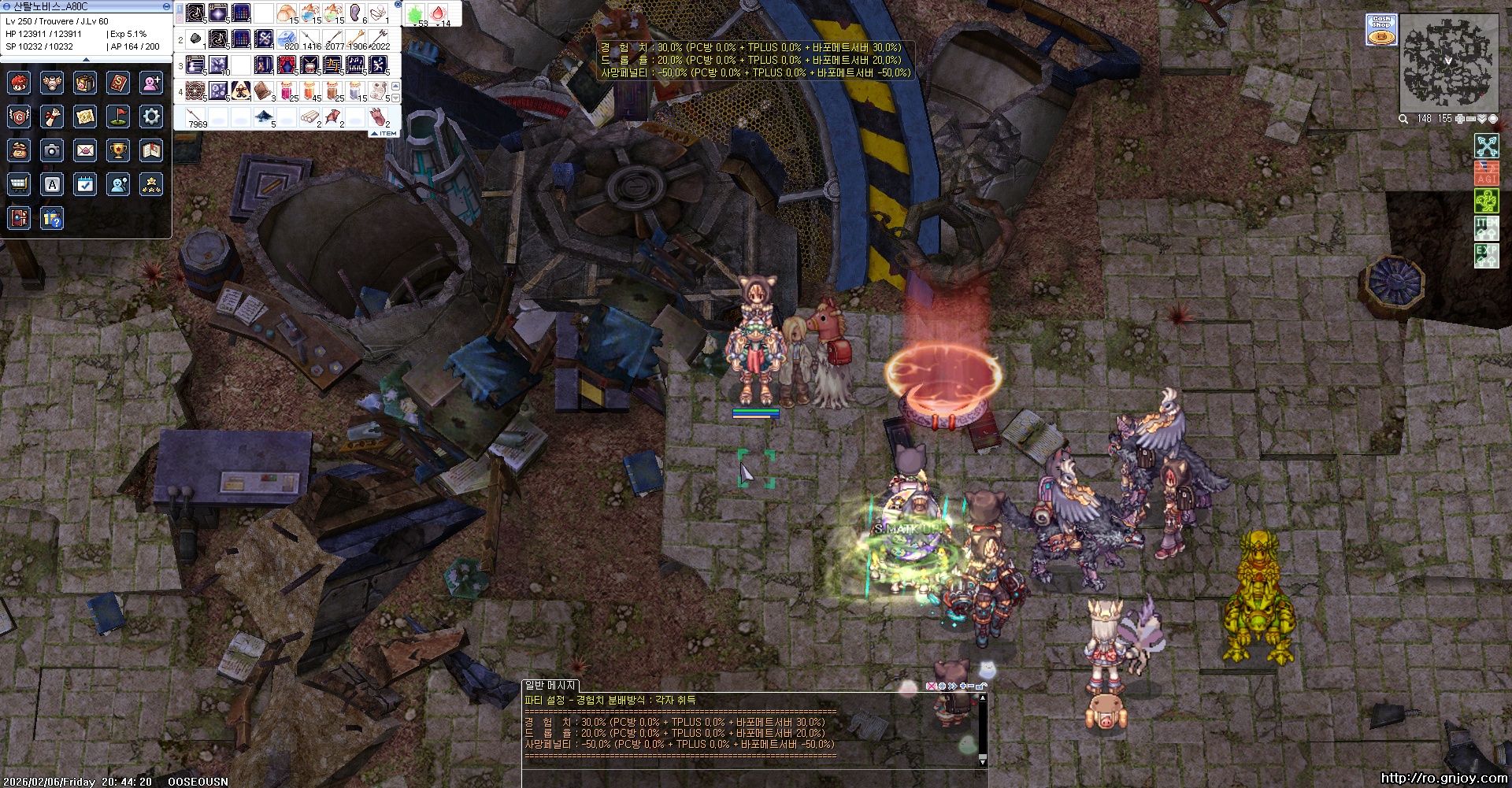Image resolution: width=1512 pixels, height=788 pixels.
Task: Open the trophy achievements window
Action: (118, 150)
